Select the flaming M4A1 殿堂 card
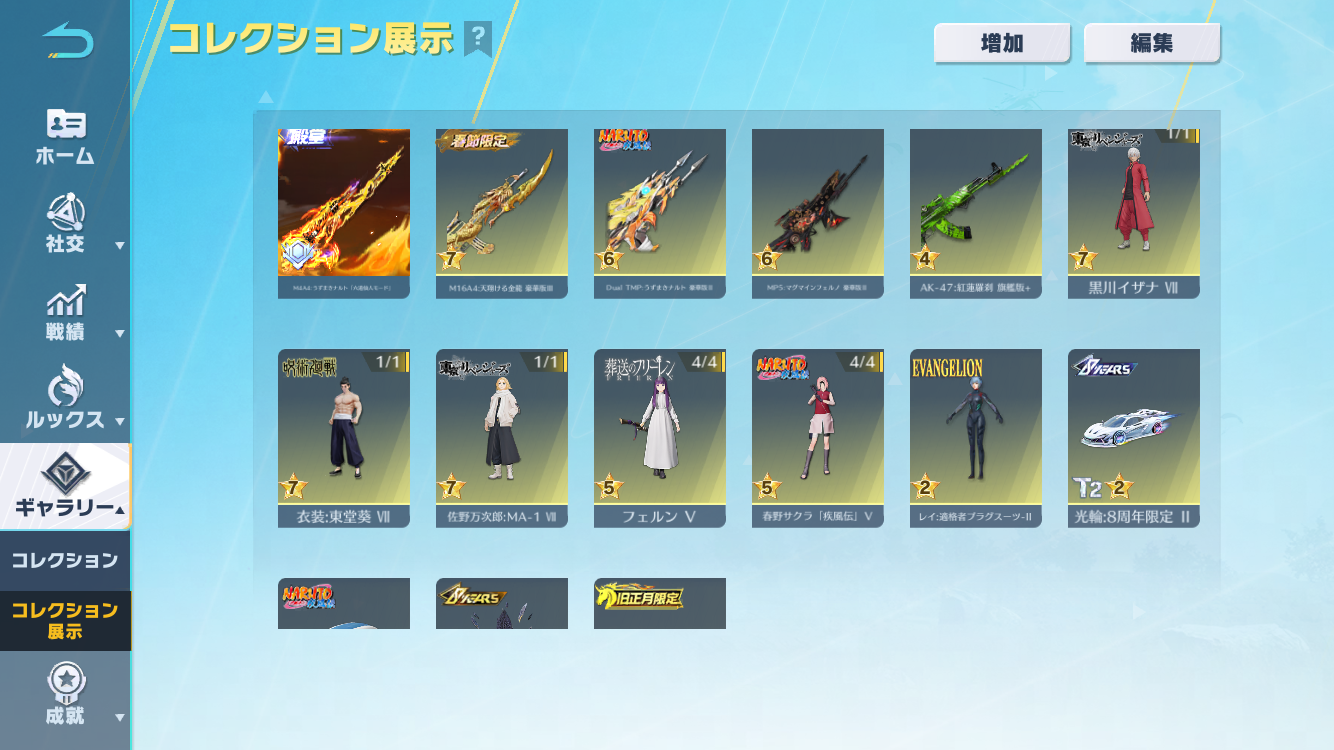The image size is (1334, 750). [x=344, y=213]
